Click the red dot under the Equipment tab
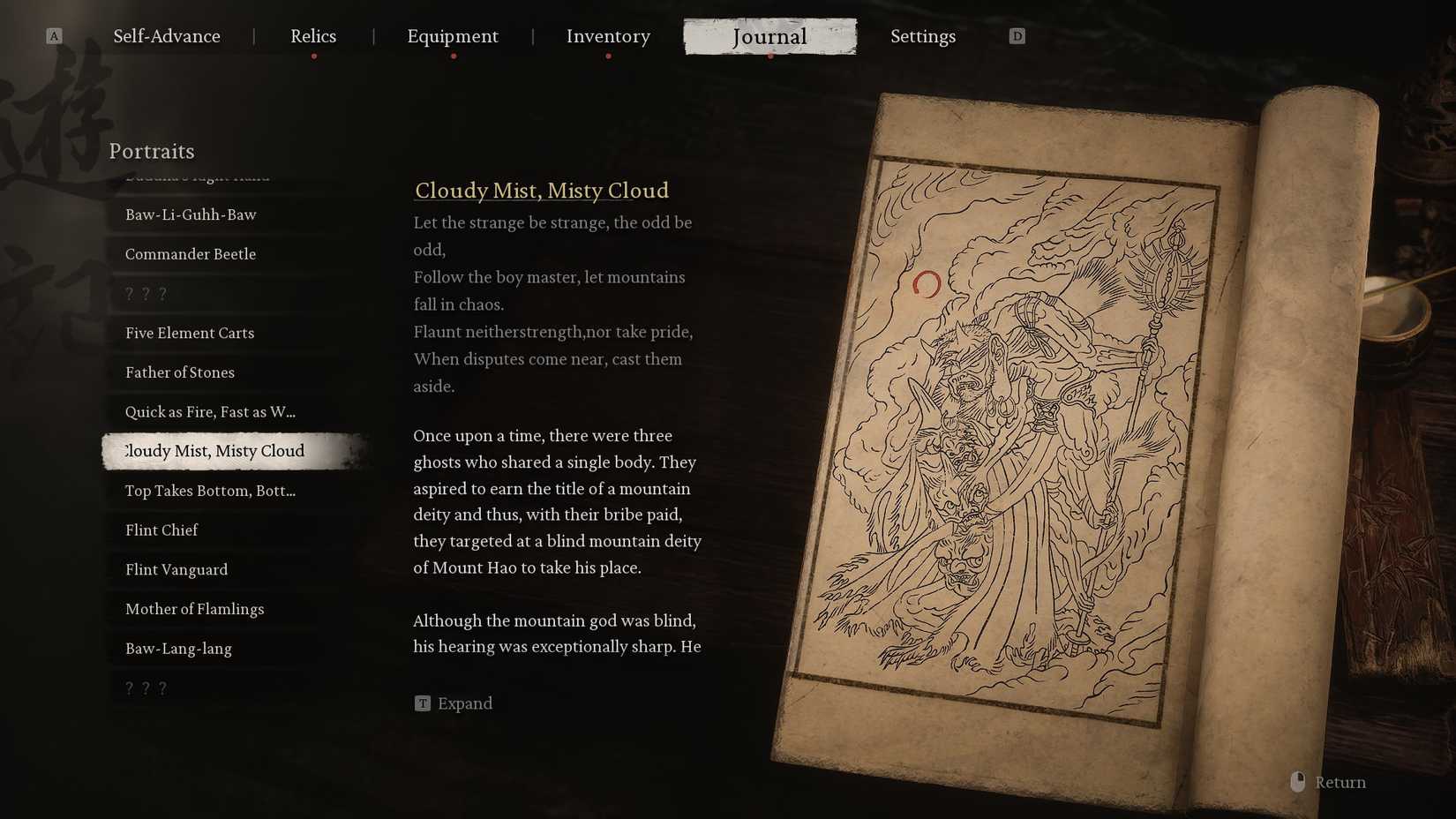The width and height of the screenshot is (1456, 819). 454,54
